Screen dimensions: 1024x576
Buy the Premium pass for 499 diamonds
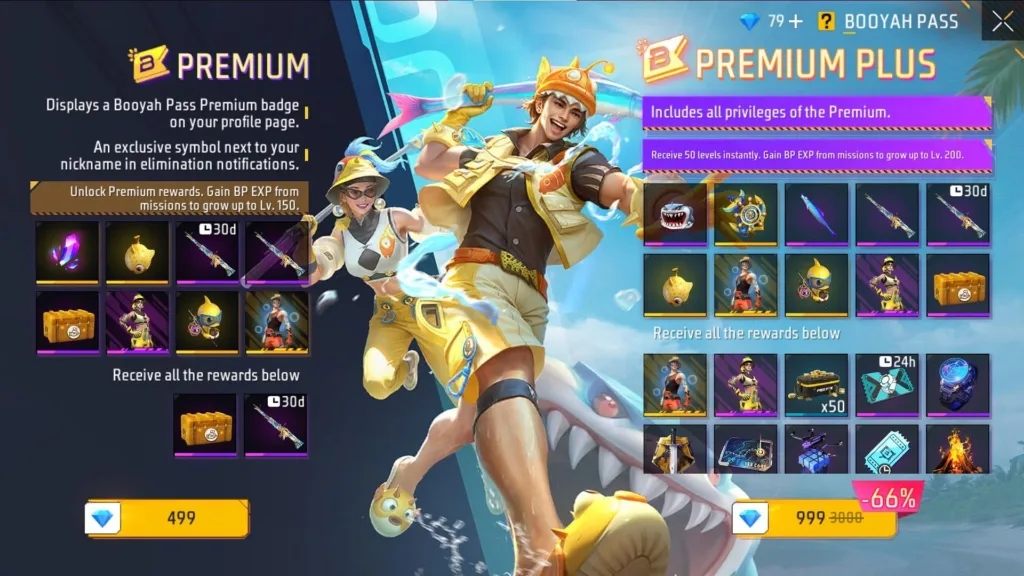168,518
